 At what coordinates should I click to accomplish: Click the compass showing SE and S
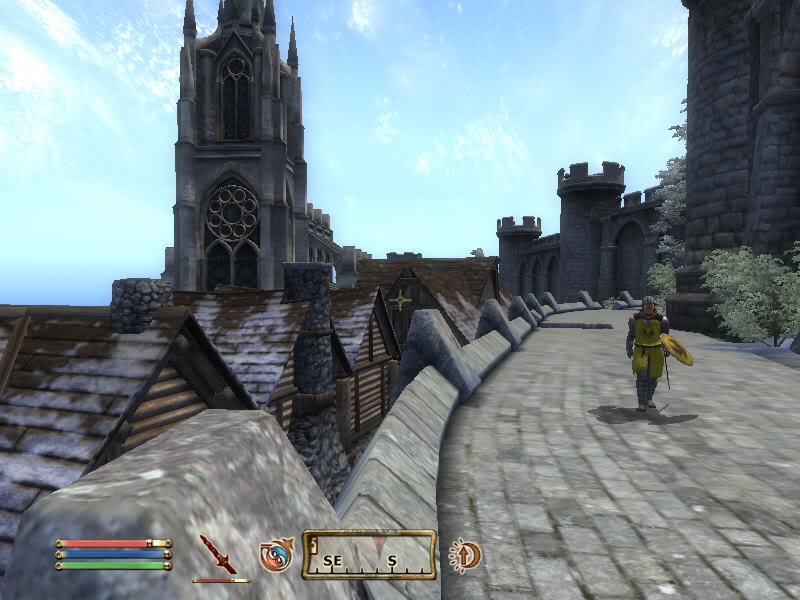(369, 555)
